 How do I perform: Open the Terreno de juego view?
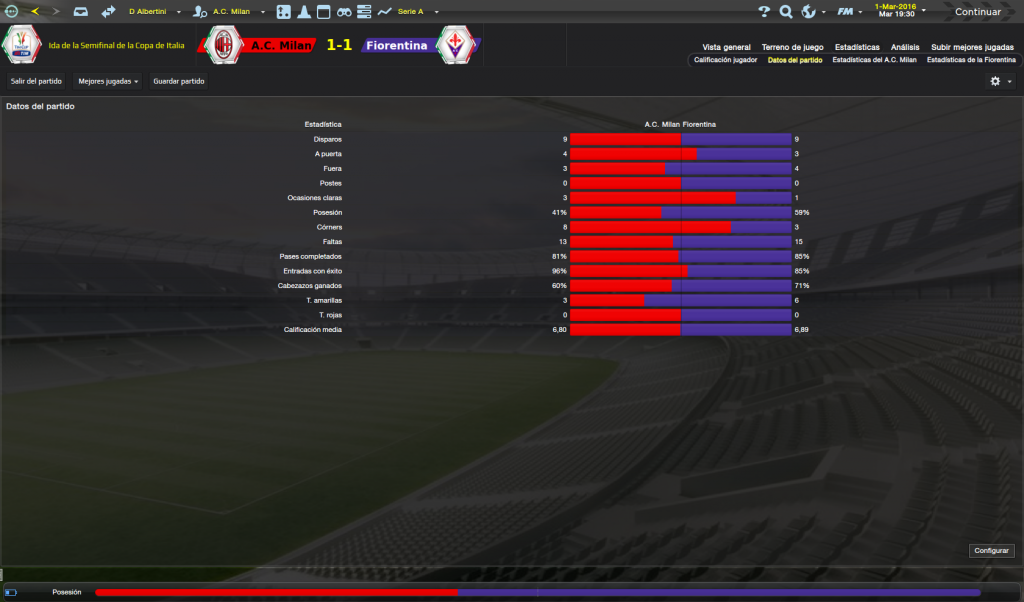[x=792, y=47]
